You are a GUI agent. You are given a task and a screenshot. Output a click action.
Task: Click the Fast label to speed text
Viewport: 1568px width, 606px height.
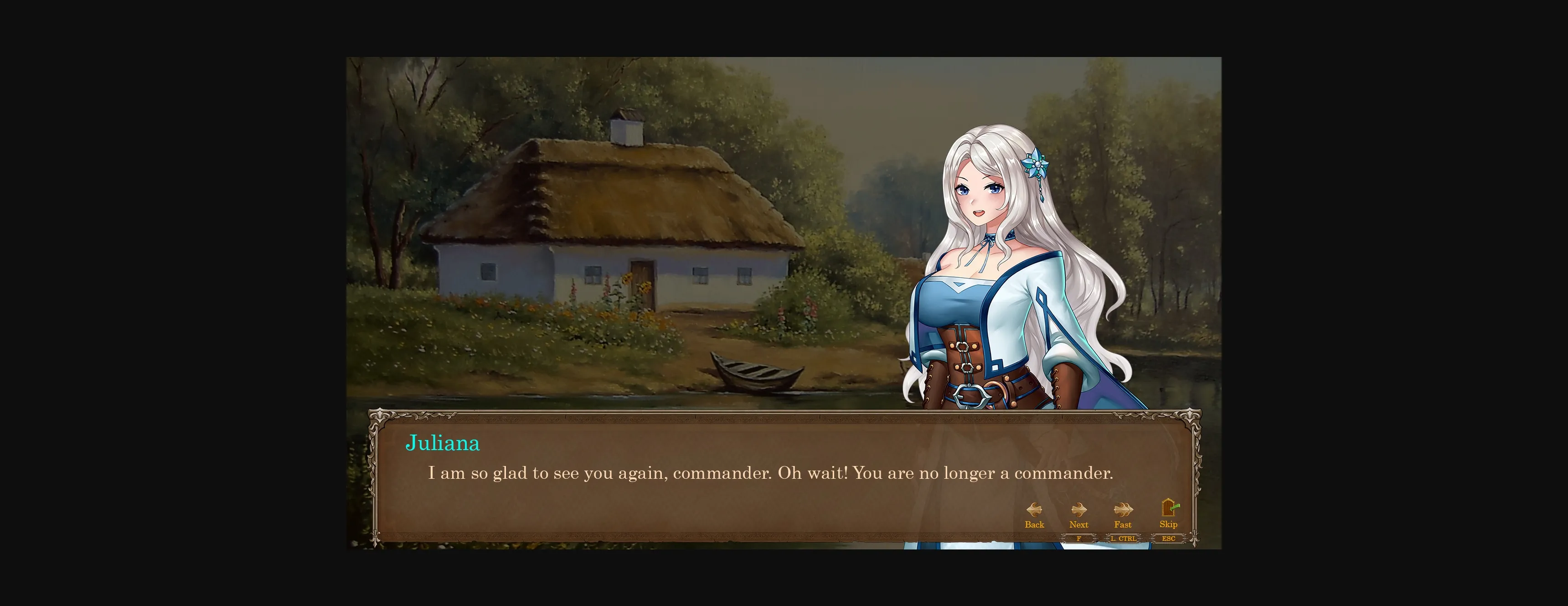coord(1122,525)
